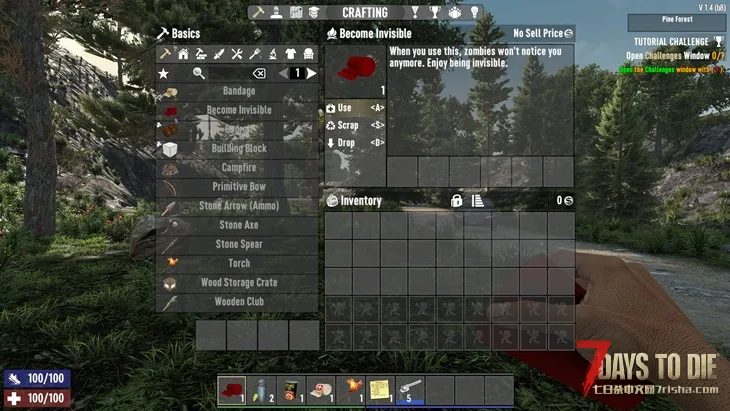The height and width of the screenshot is (411, 730).
Task: Choose the Wood Storage Crate recipe
Action: tap(238, 282)
